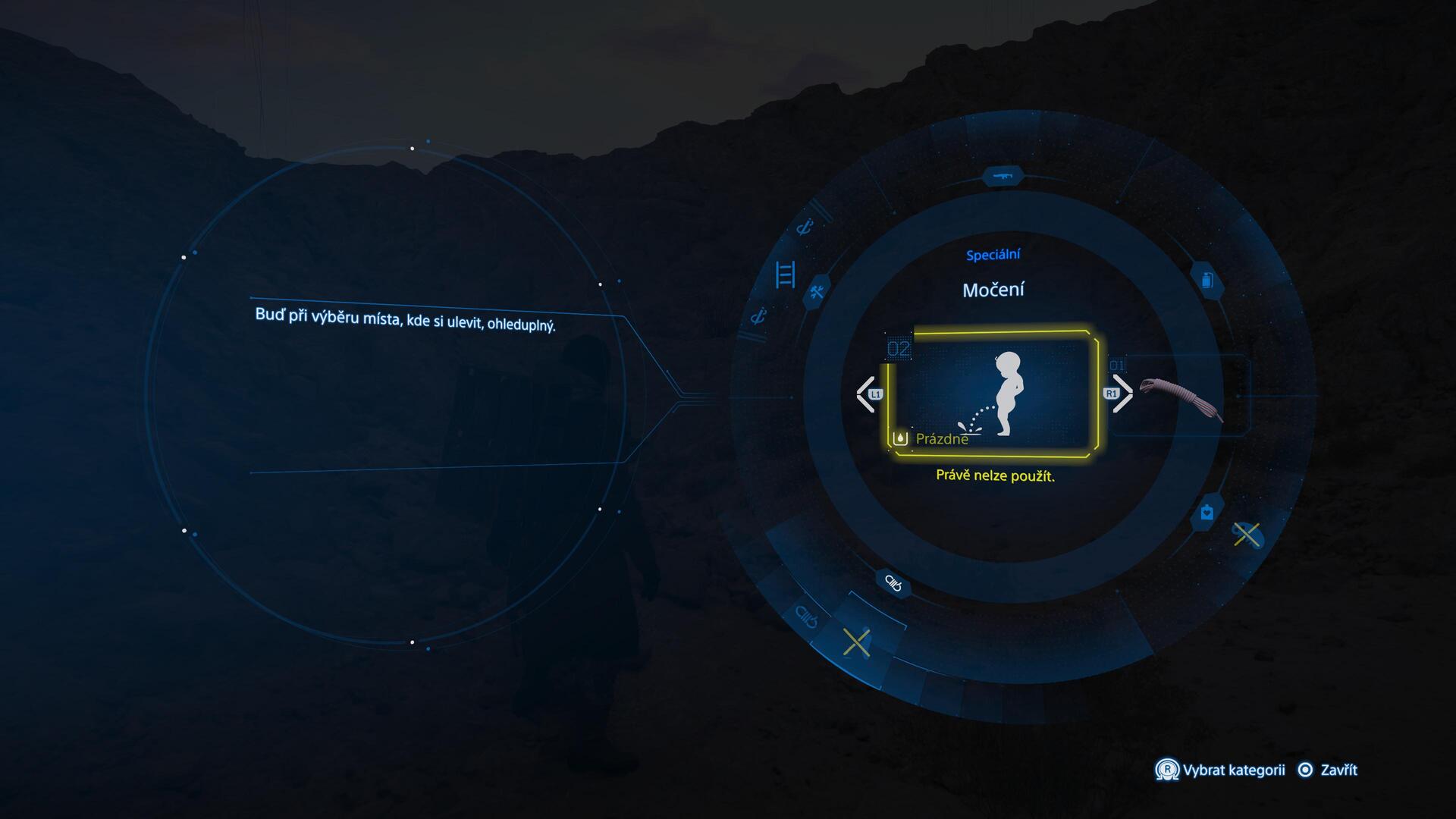Close the wheel via Zavřít

pos(1329,770)
